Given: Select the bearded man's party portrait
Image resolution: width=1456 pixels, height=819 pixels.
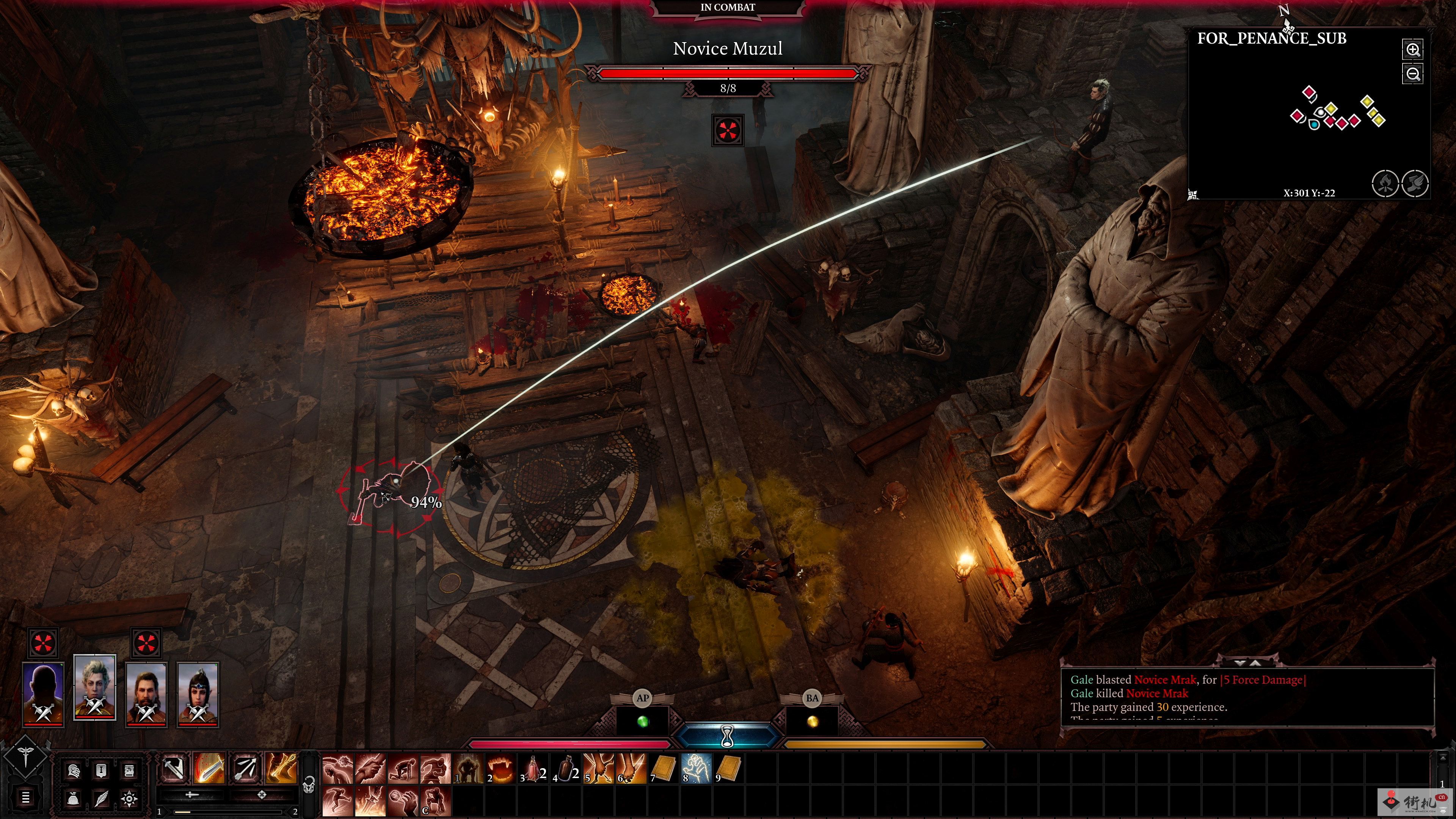Looking at the screenshot, I should pyautogui.click(x=146, y=694).
